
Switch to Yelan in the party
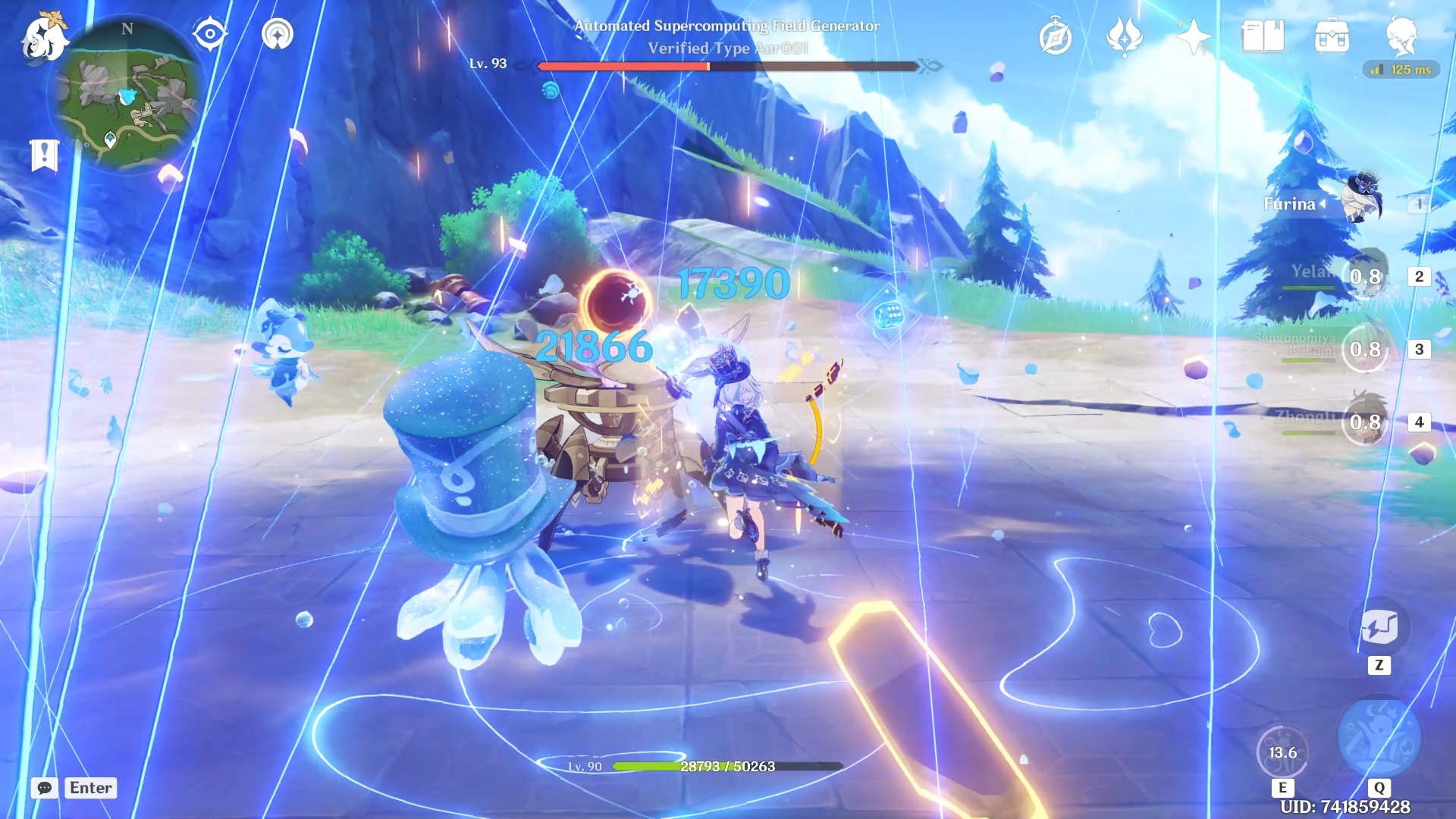tap(1363, 276)
